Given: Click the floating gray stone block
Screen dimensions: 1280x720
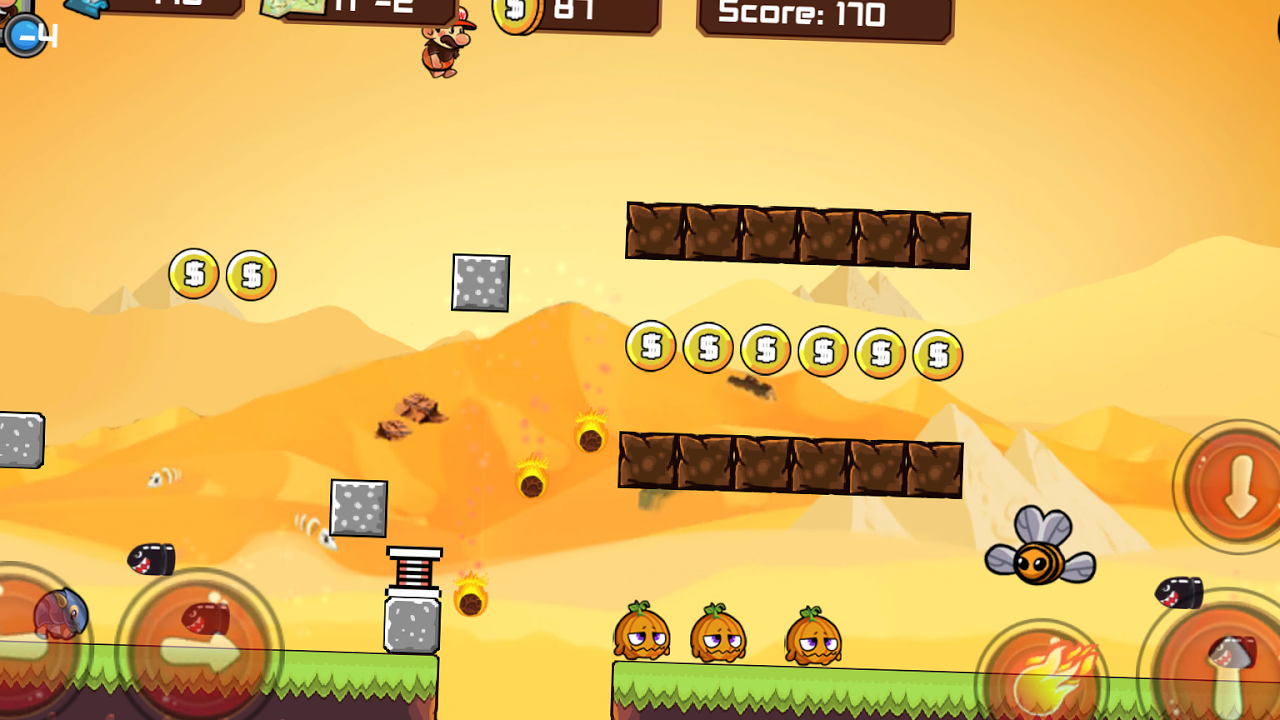Looking at the screenshot, I should click(x=480, y=283).
